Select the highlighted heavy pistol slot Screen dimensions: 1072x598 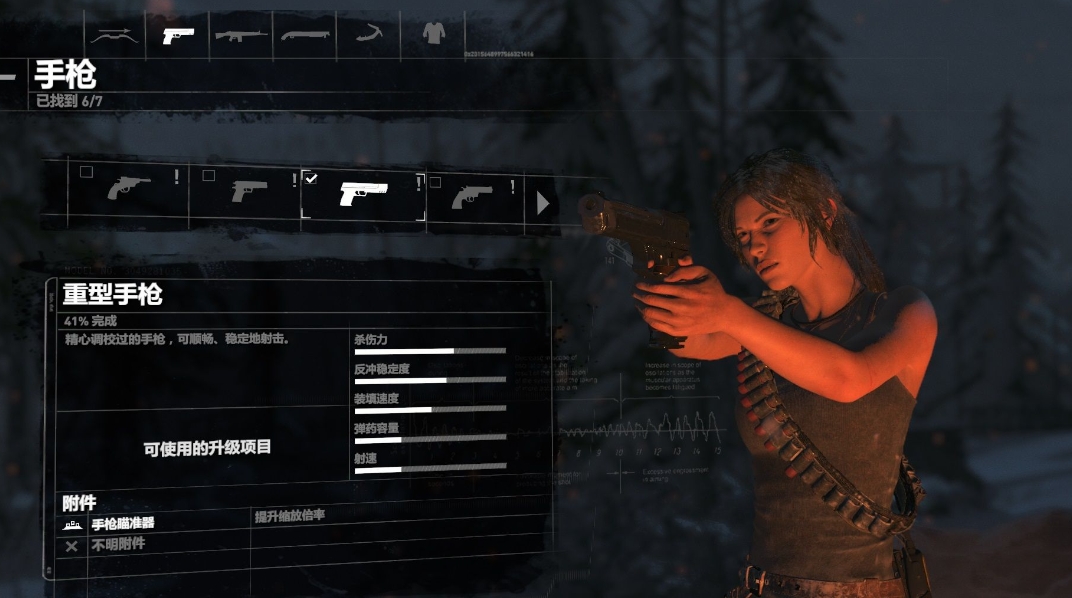point(363,194)
